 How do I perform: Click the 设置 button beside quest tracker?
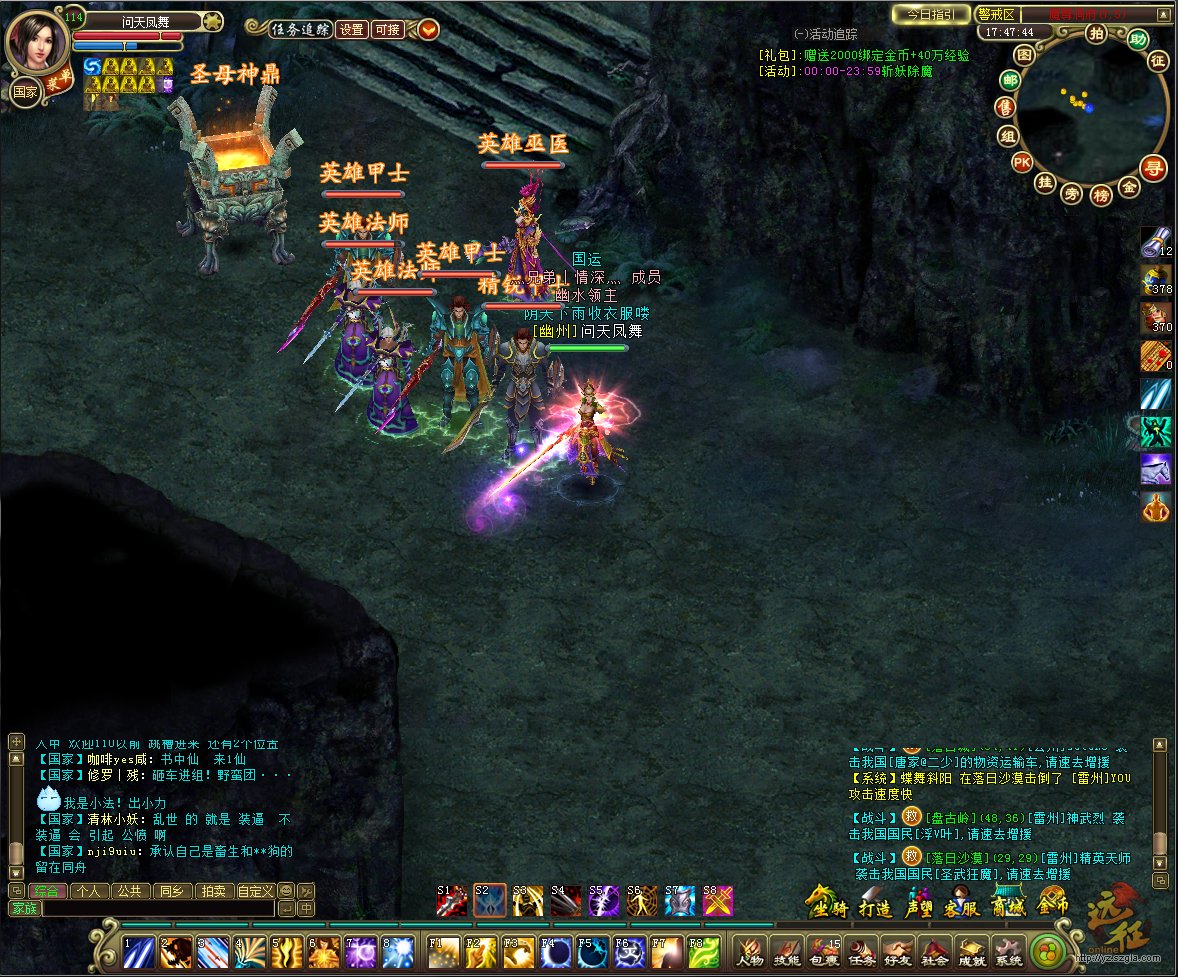(351, 30)
